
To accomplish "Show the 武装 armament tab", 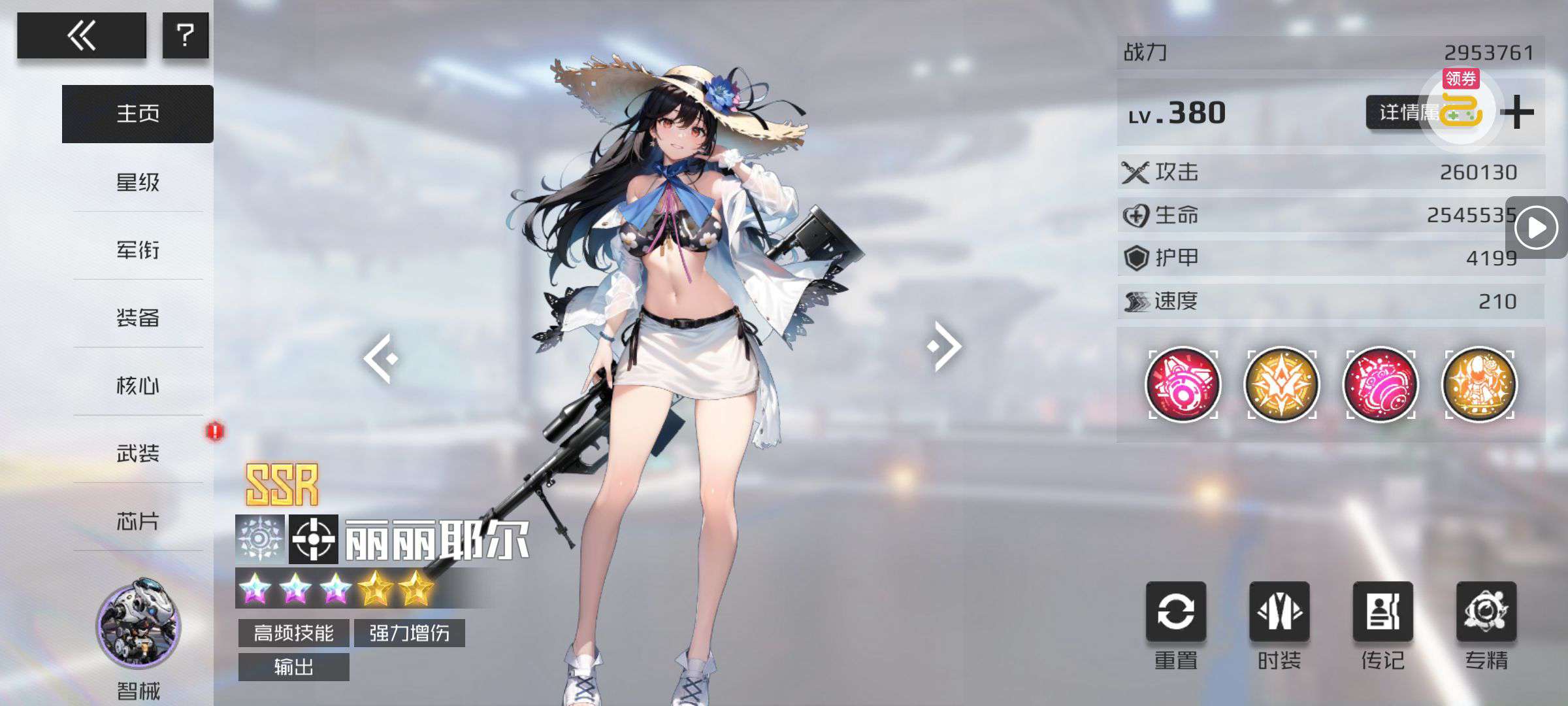I will 138,453.
